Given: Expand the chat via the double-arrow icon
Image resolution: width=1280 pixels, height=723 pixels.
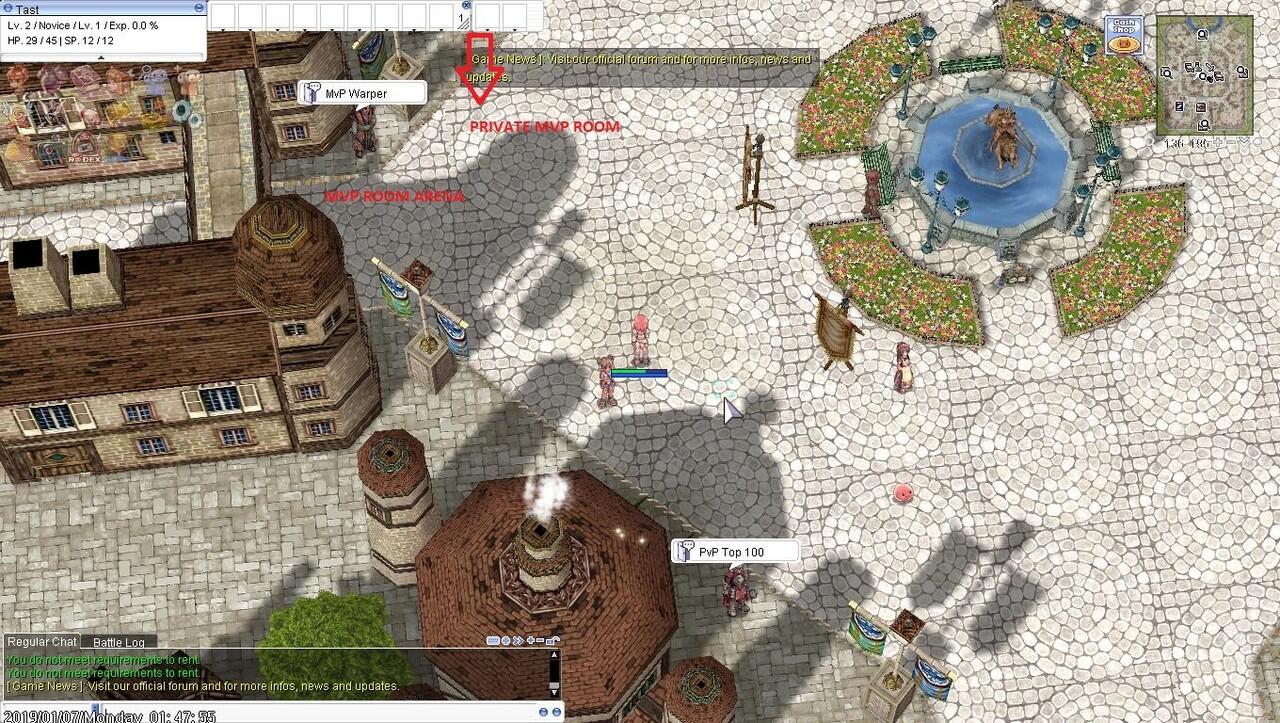Looking at the screenshot, I should tap(517, 640).
